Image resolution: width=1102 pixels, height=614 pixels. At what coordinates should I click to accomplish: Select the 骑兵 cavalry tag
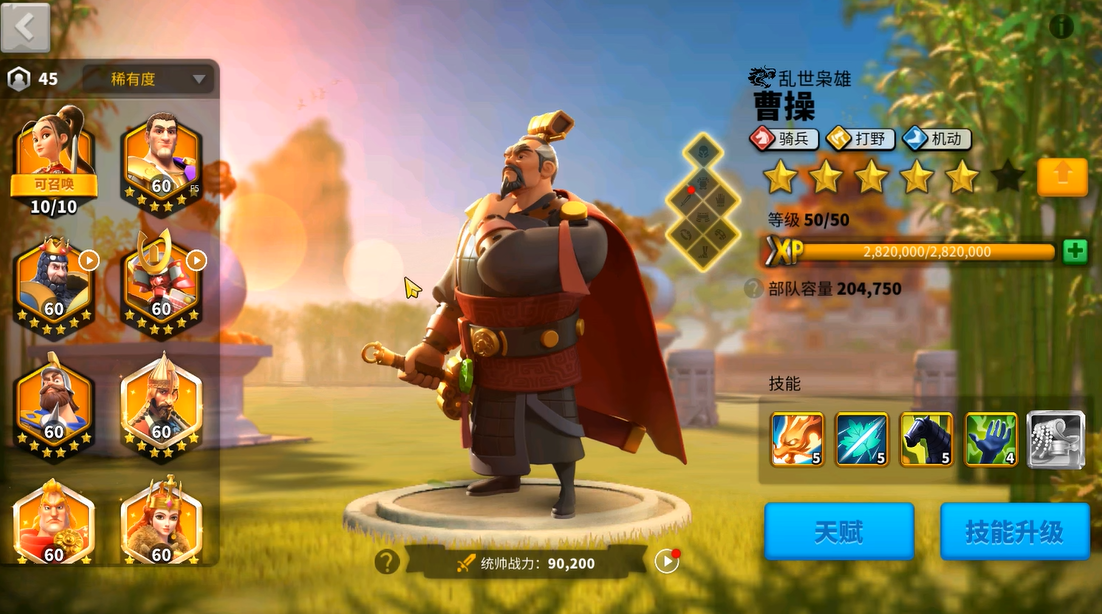tap(785, 139)
